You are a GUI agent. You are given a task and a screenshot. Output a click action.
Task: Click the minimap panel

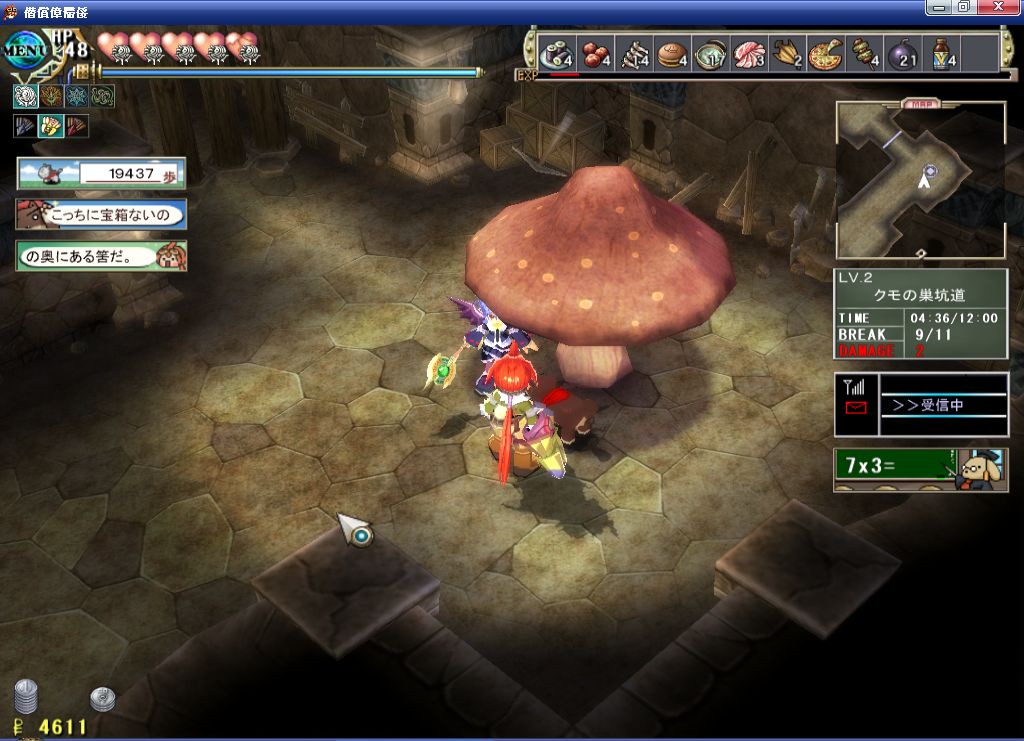click(920, 181)
